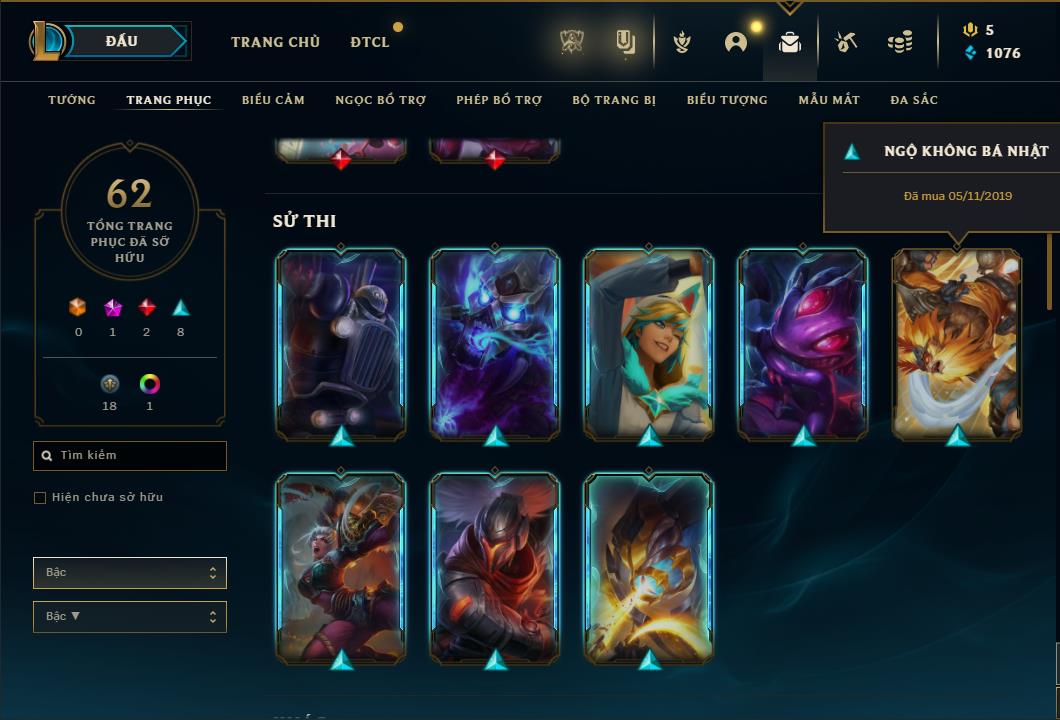Go to TRANG CHỦ home page
1060x720 pixels.
point(275,42)
